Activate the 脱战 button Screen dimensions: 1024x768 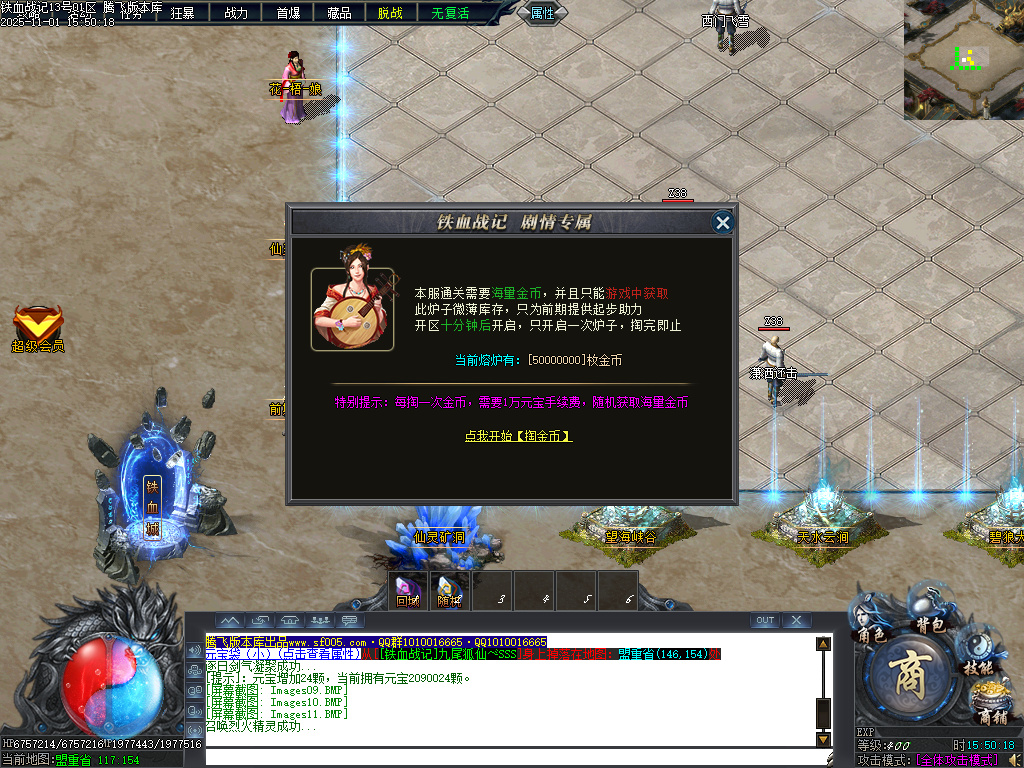(x=391, y=13)
